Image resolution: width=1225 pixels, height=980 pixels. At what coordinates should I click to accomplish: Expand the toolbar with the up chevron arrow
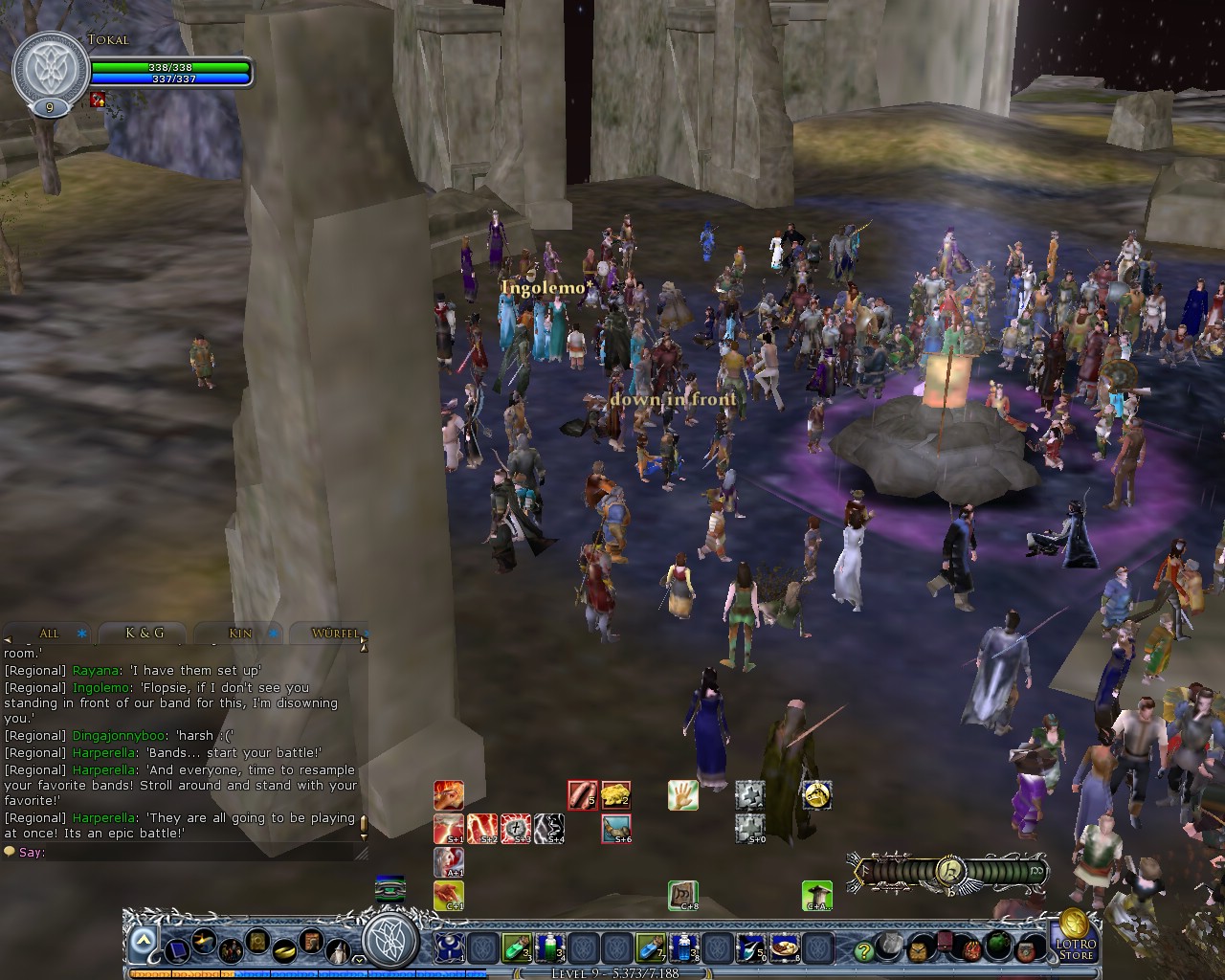[x=142, y=939]
